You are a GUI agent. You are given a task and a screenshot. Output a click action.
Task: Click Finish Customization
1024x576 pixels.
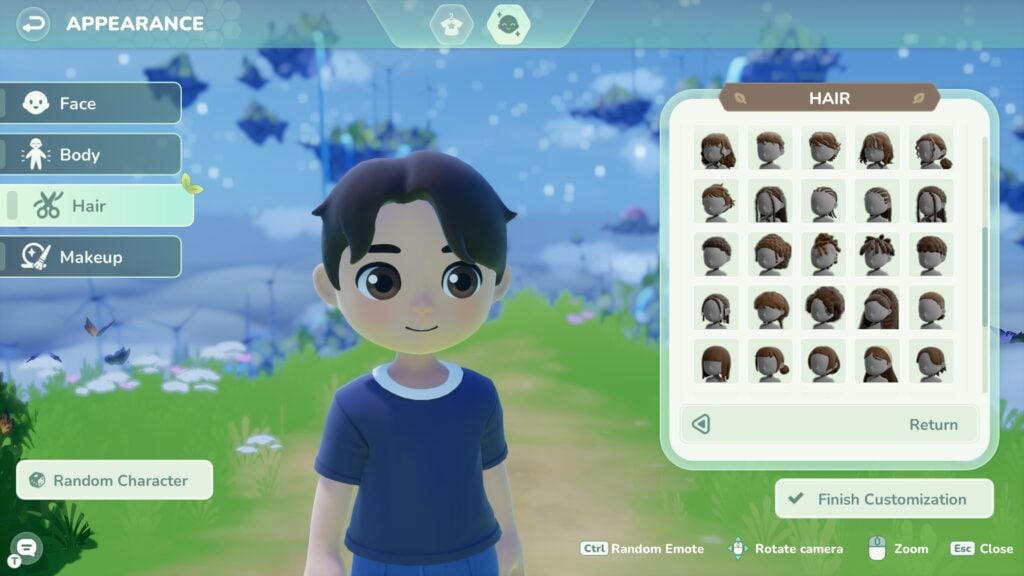pos(884,499)
